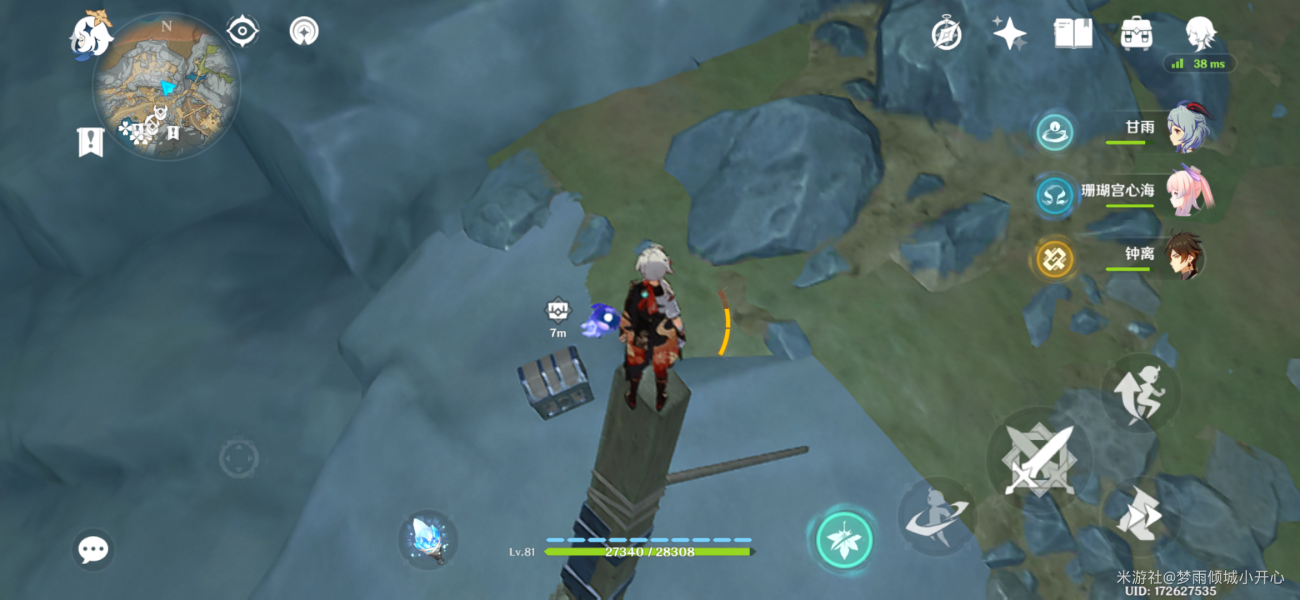Tap the sprint dash button
This screenshot has height=600, width=1300.
1139,515
